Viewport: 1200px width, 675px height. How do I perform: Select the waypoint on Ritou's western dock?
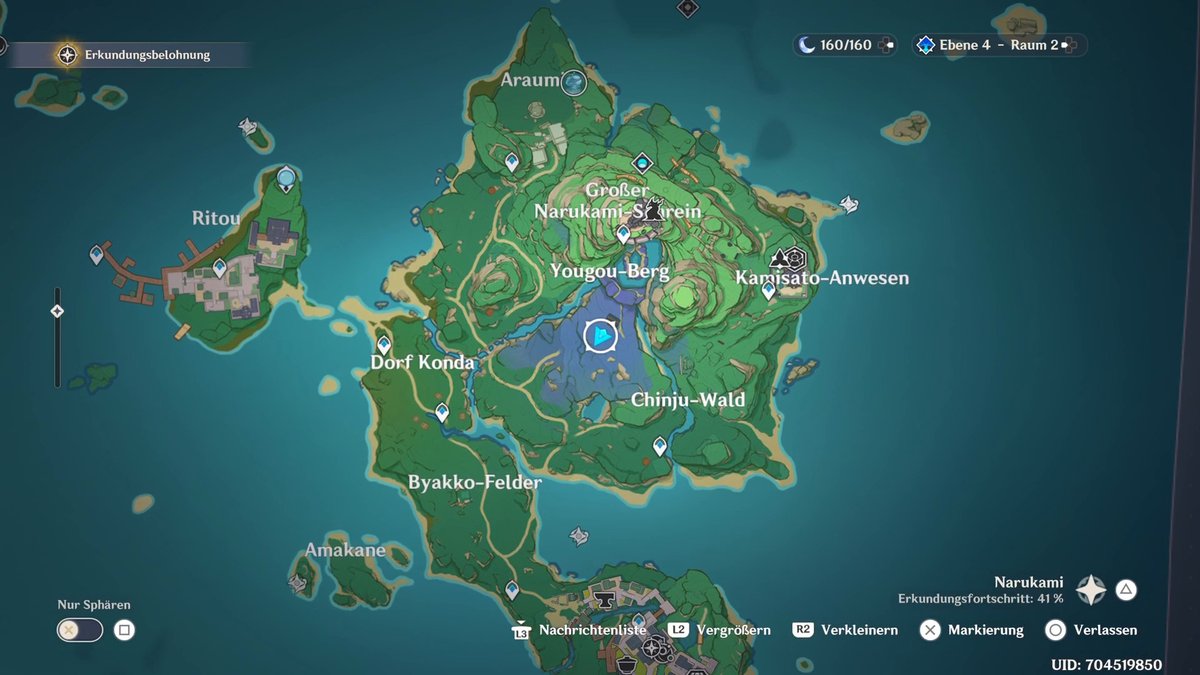(97, 255)
